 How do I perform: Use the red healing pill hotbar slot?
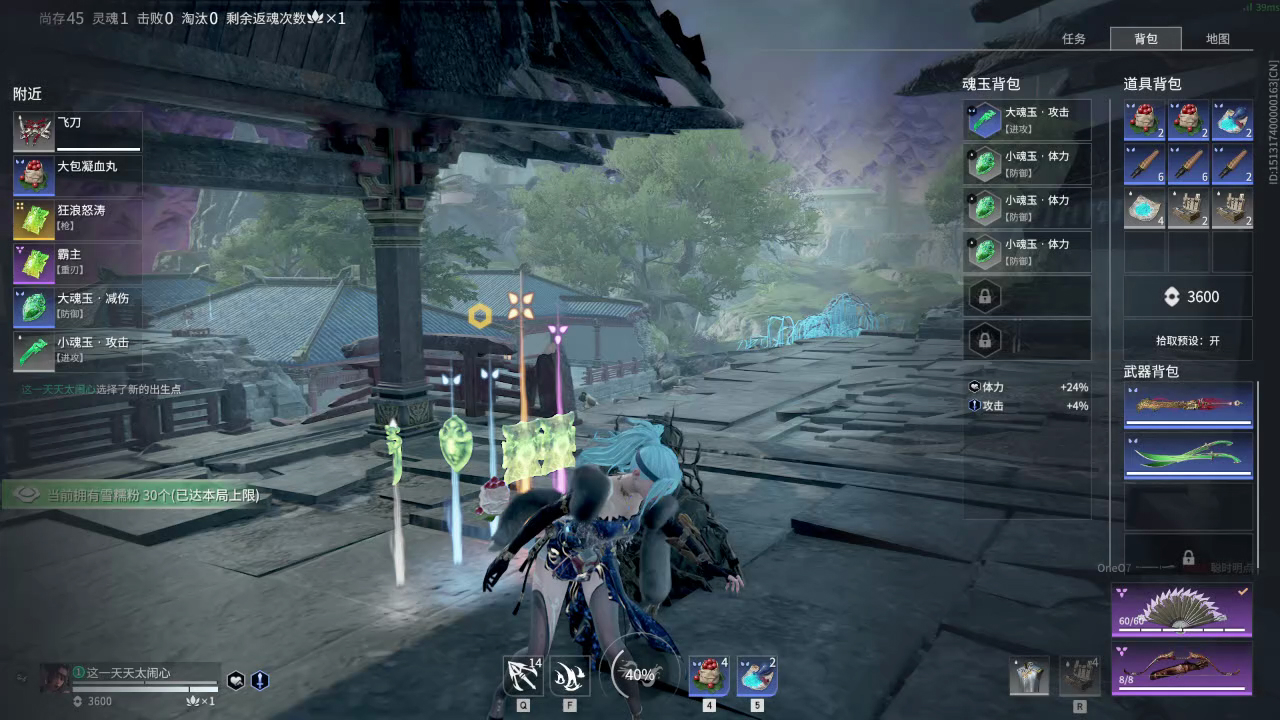[709, 676]
